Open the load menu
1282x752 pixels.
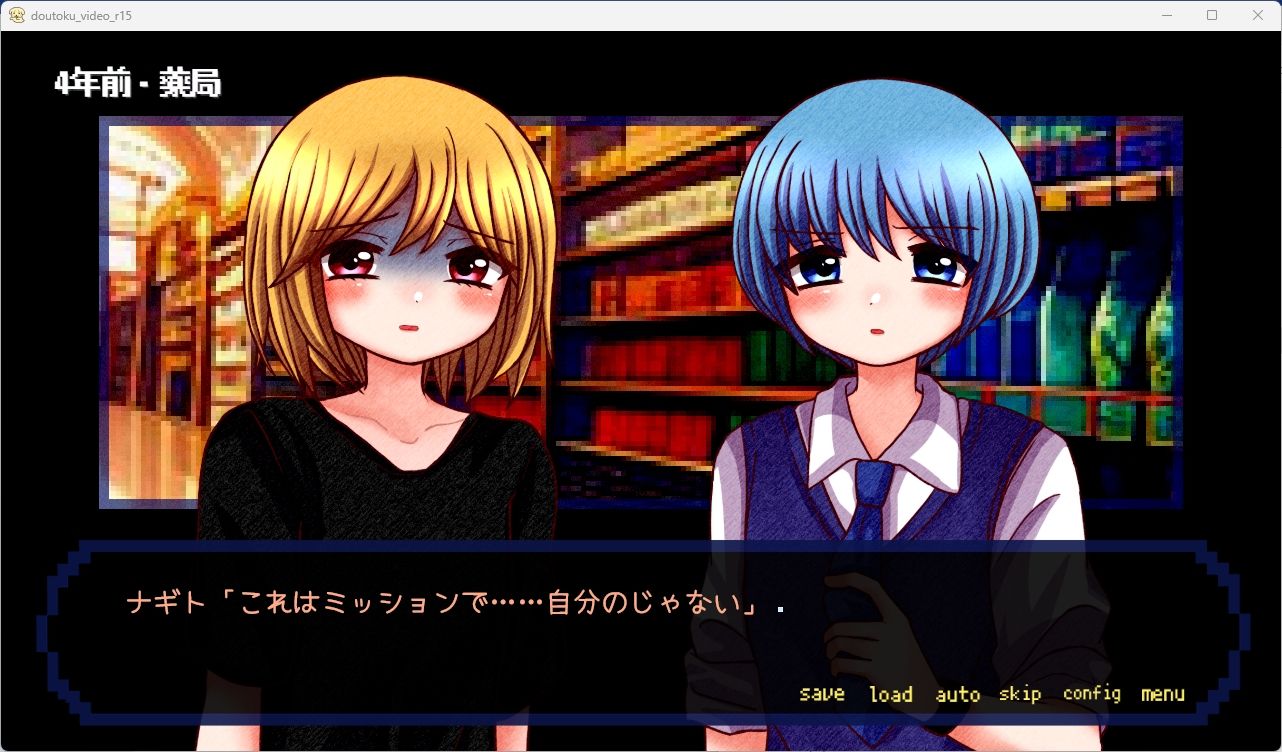[x=890, y=693]
